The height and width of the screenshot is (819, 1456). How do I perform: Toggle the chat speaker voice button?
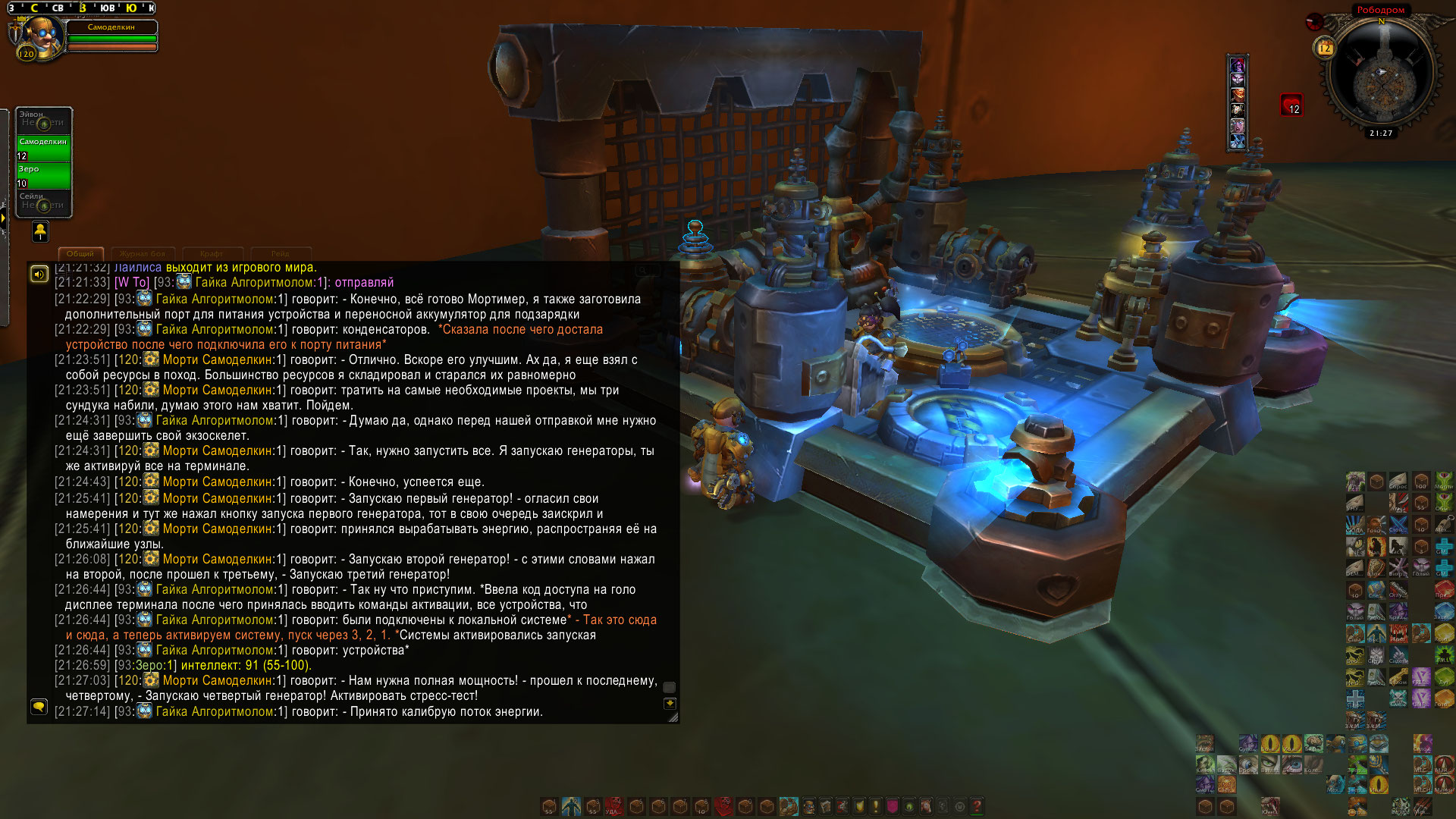39,274
